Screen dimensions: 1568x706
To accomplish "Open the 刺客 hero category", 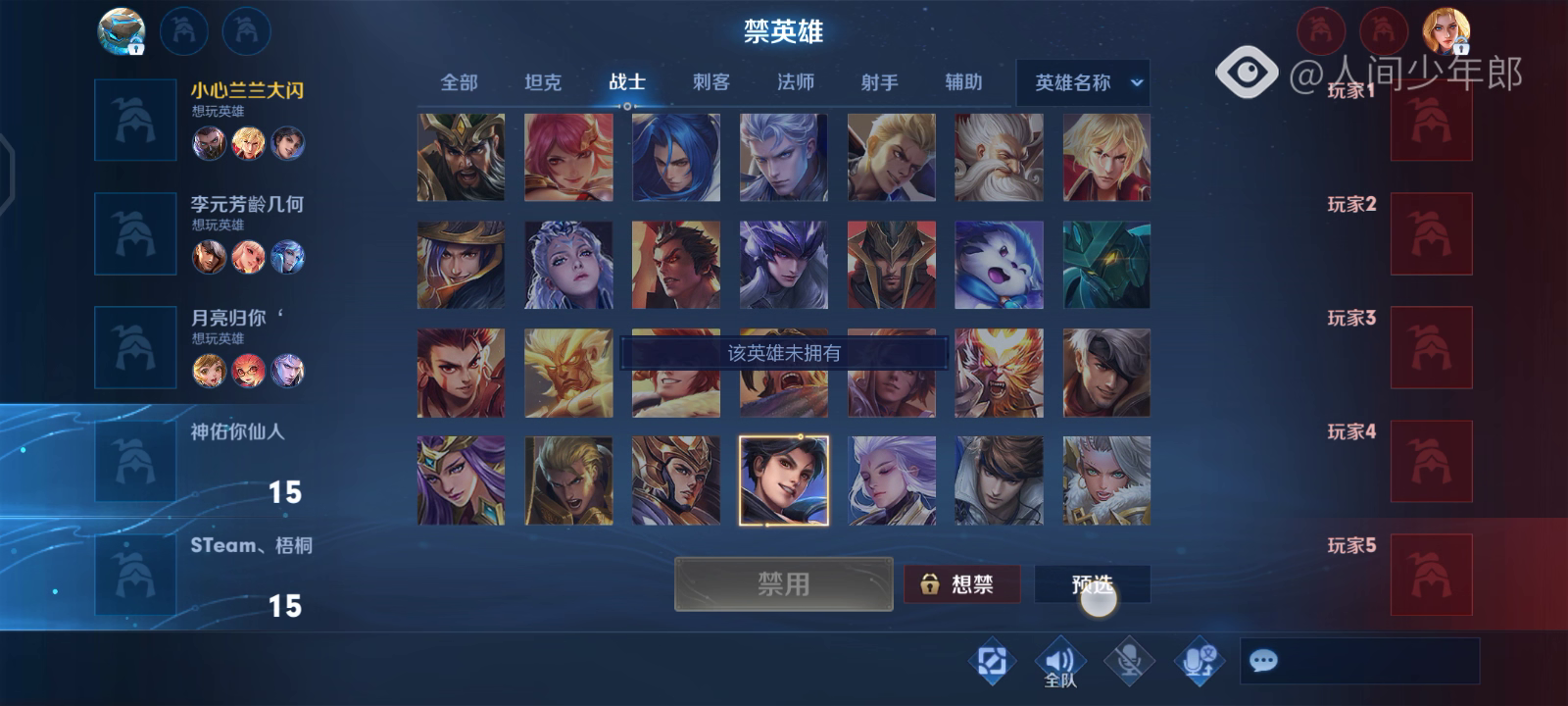I will [x=710, y=82].
